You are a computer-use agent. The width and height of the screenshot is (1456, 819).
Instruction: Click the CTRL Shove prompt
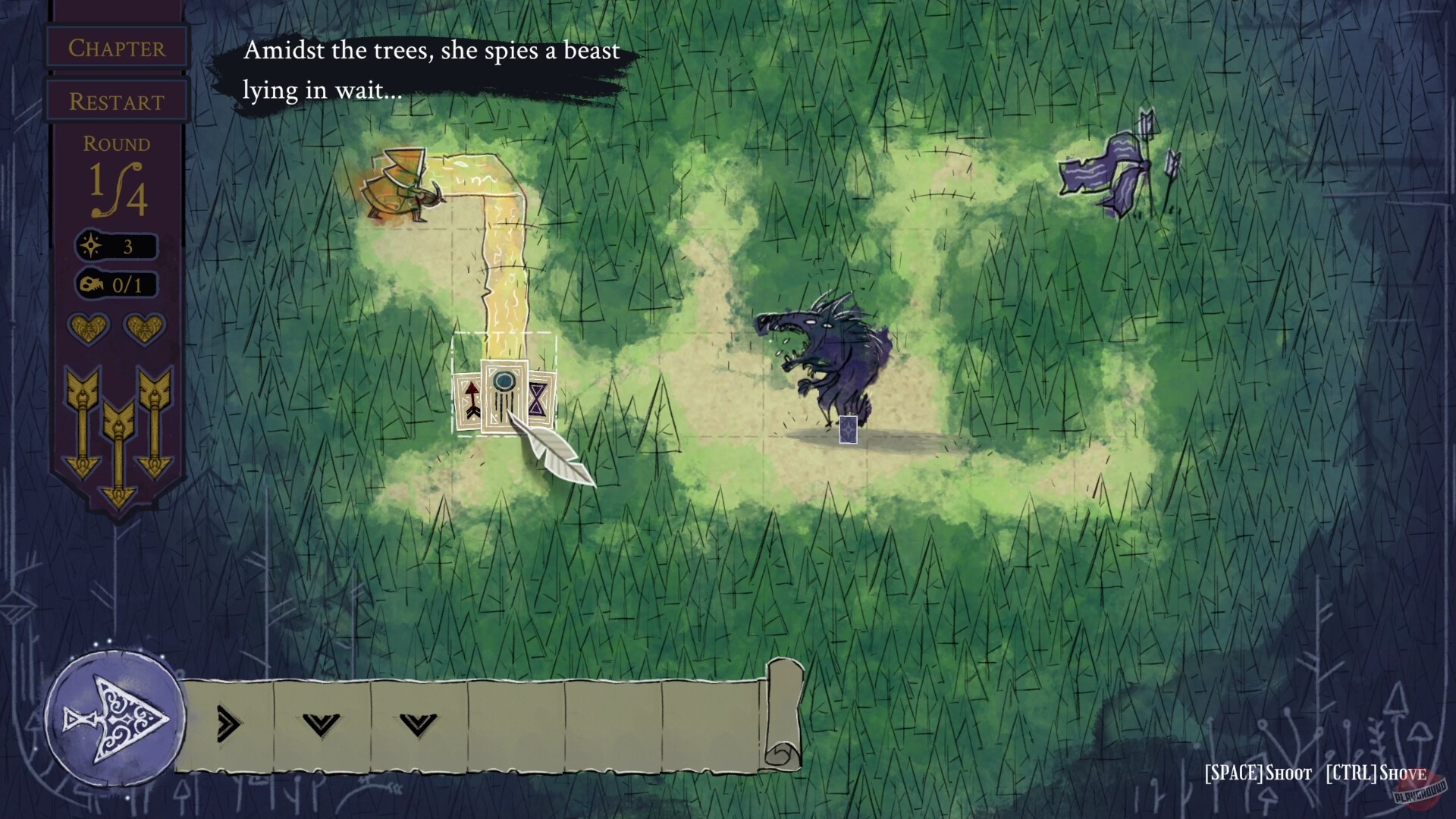(1376, 774)
